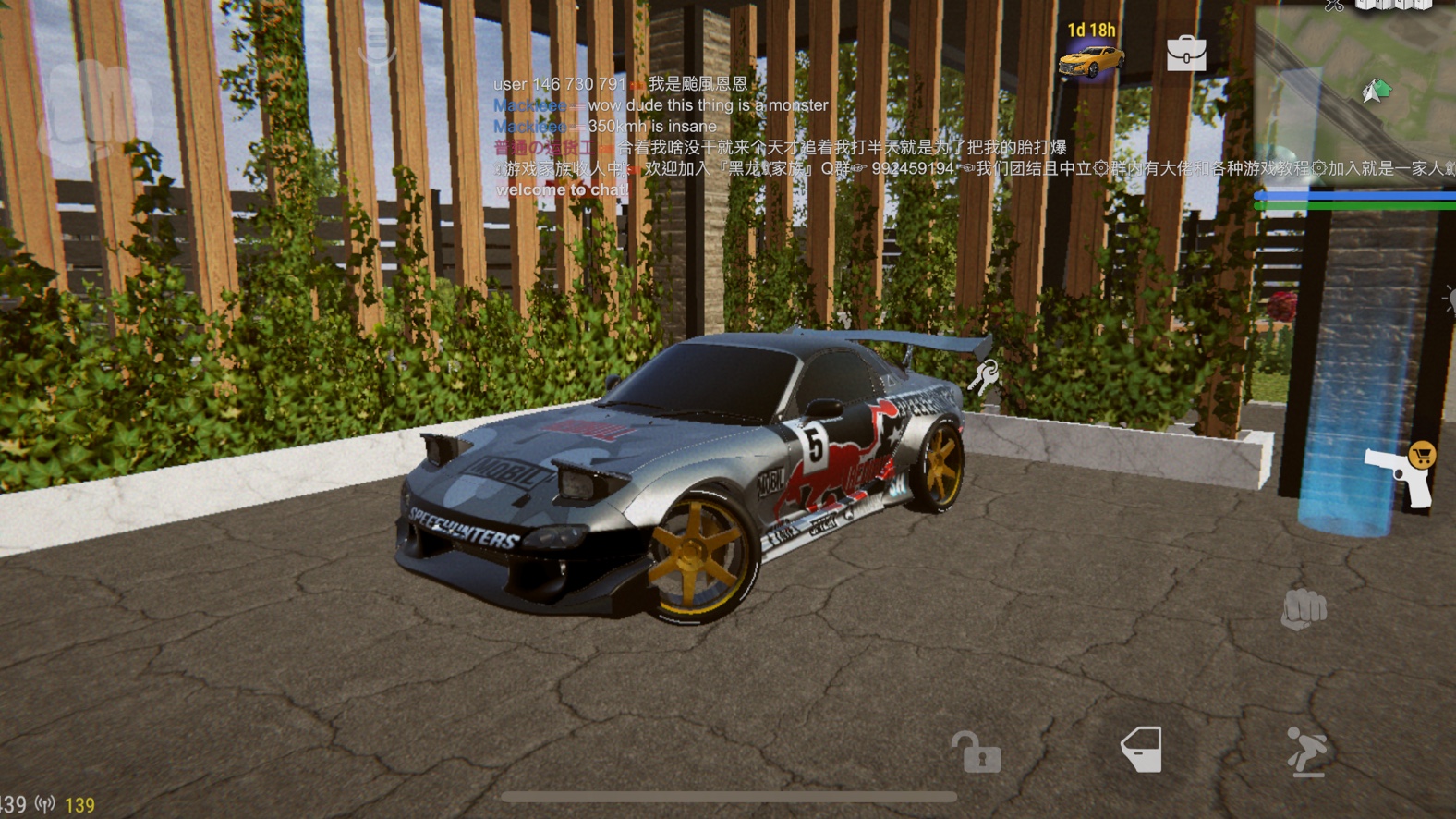This screenshot has height=819, width=1456.
Task: Tap the microphone voice chat icon
Action: pos(377,48)
